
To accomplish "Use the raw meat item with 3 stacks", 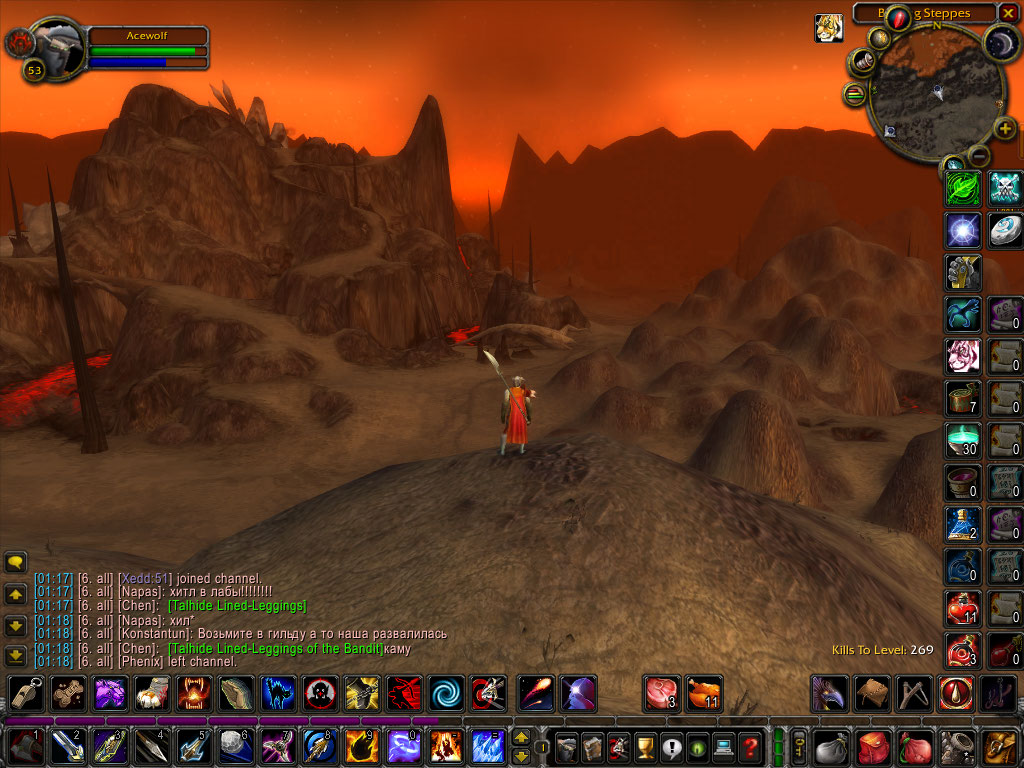I will click(660, 693).
